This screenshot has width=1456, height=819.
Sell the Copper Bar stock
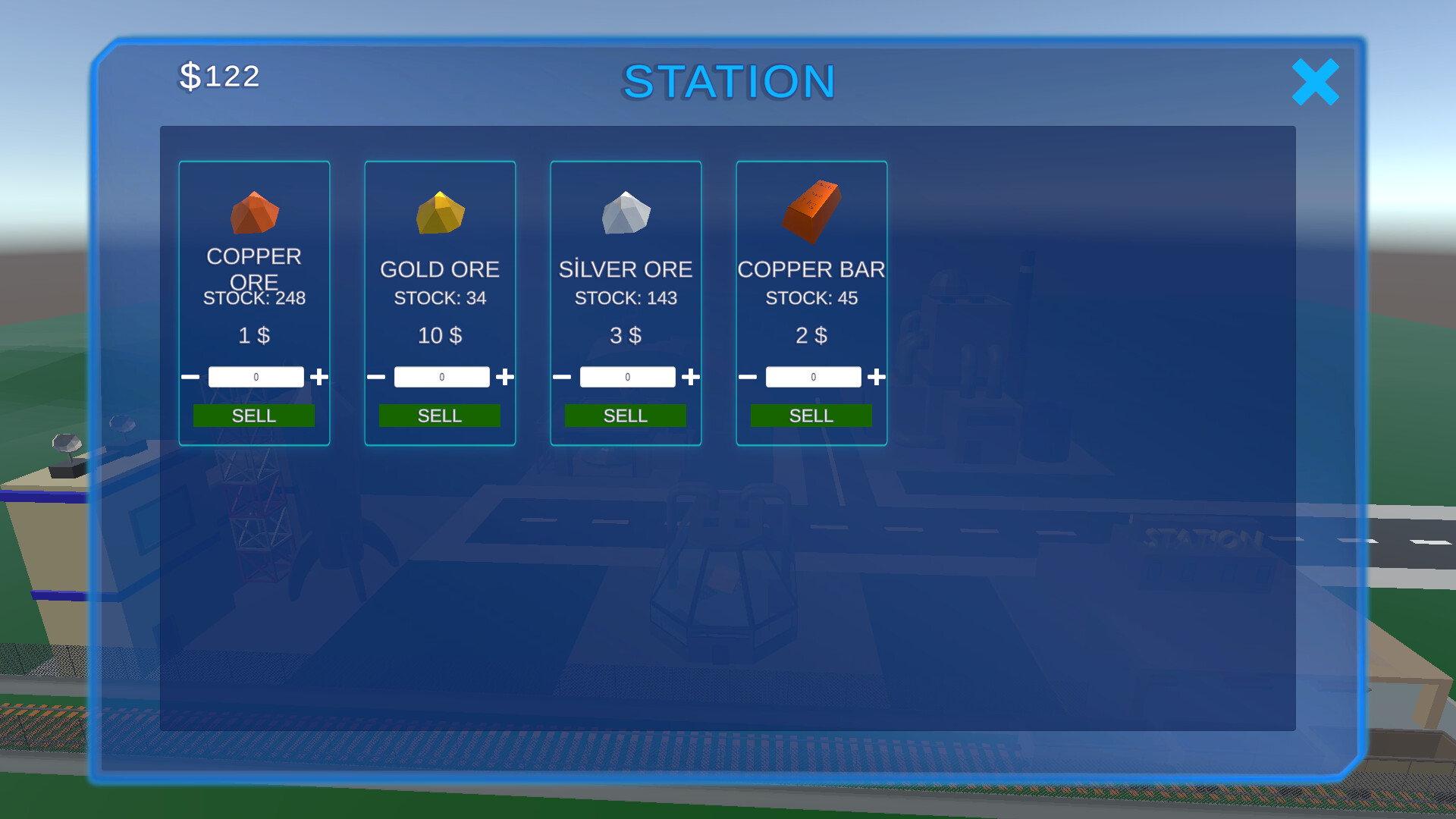pyautogui.click(x=811, y=416)
